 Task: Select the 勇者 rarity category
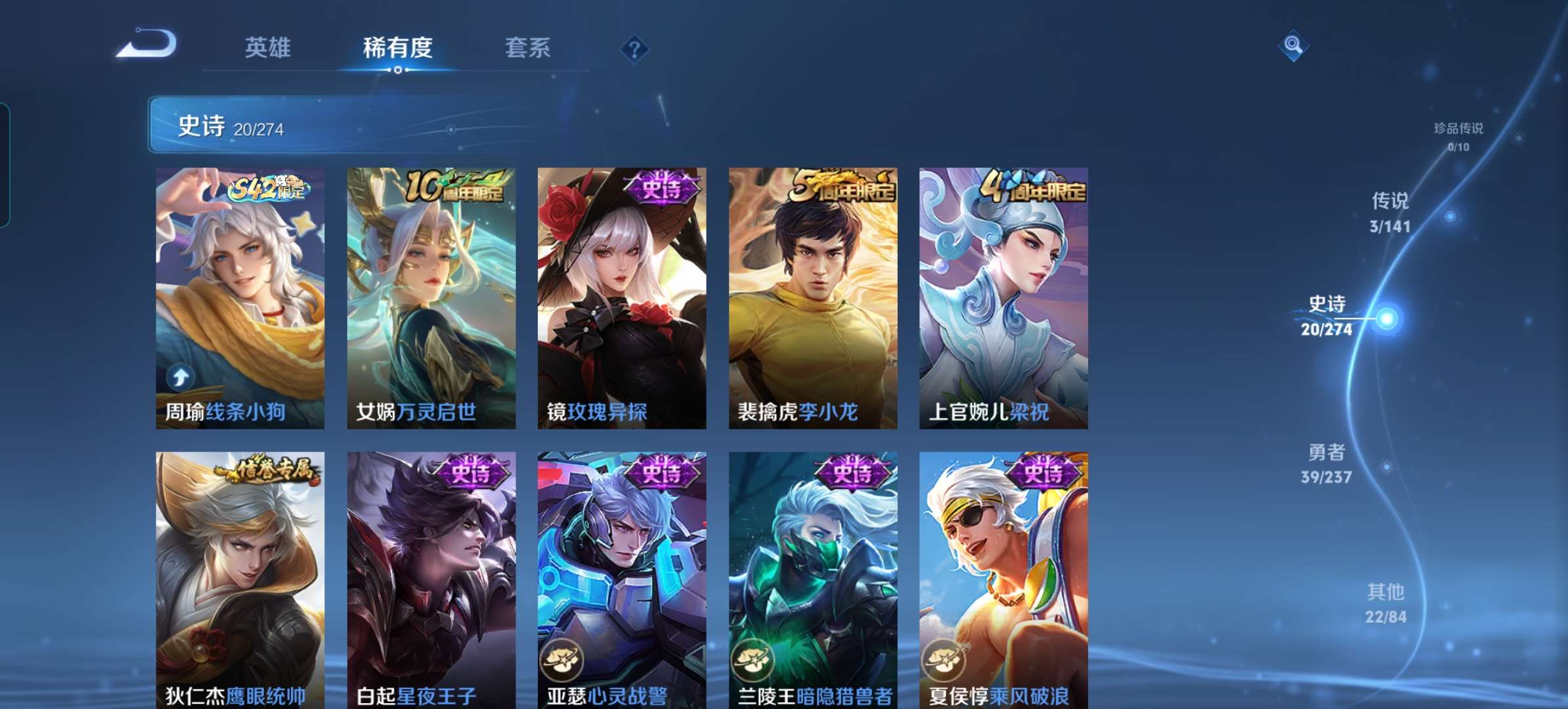[1327, 463]
